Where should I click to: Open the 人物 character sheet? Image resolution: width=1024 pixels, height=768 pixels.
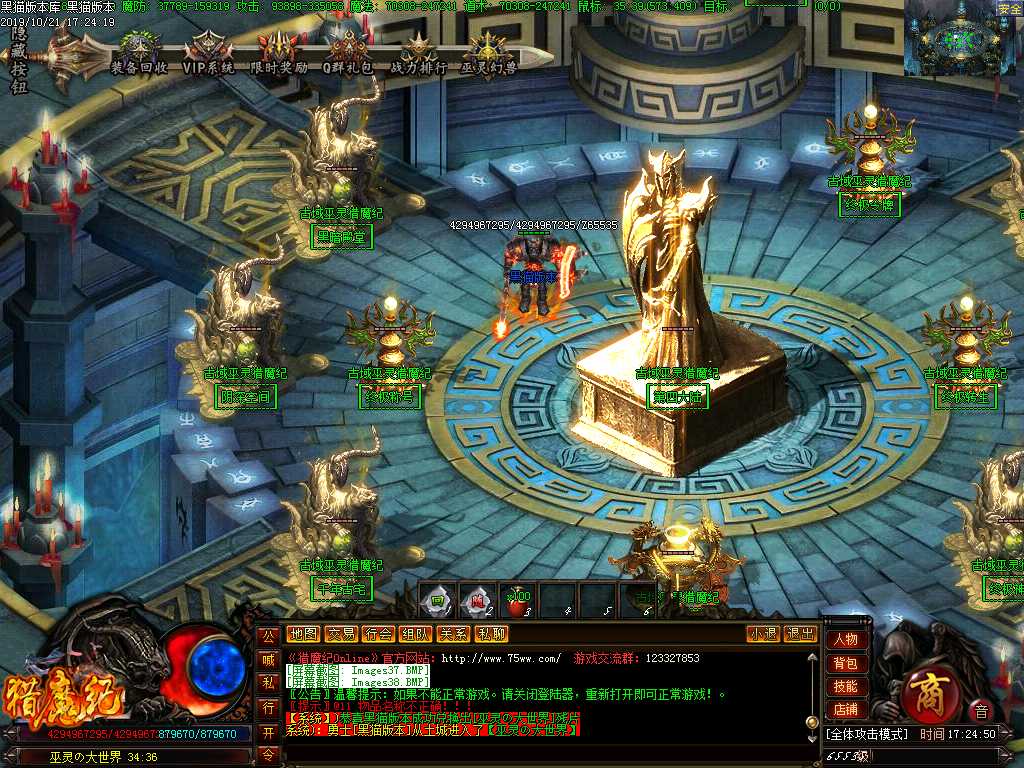tap(845, 640)
